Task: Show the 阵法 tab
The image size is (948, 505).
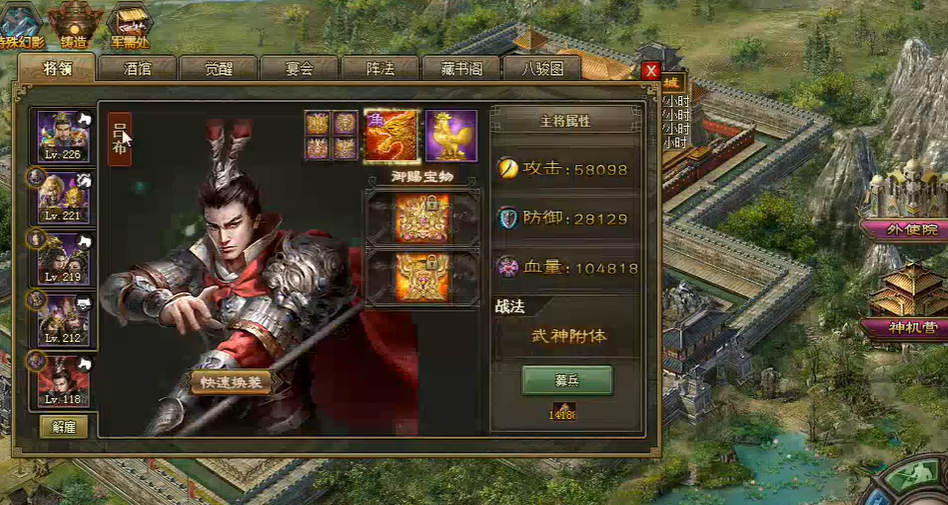Action: pyautogui.click(x=380, y=68)
